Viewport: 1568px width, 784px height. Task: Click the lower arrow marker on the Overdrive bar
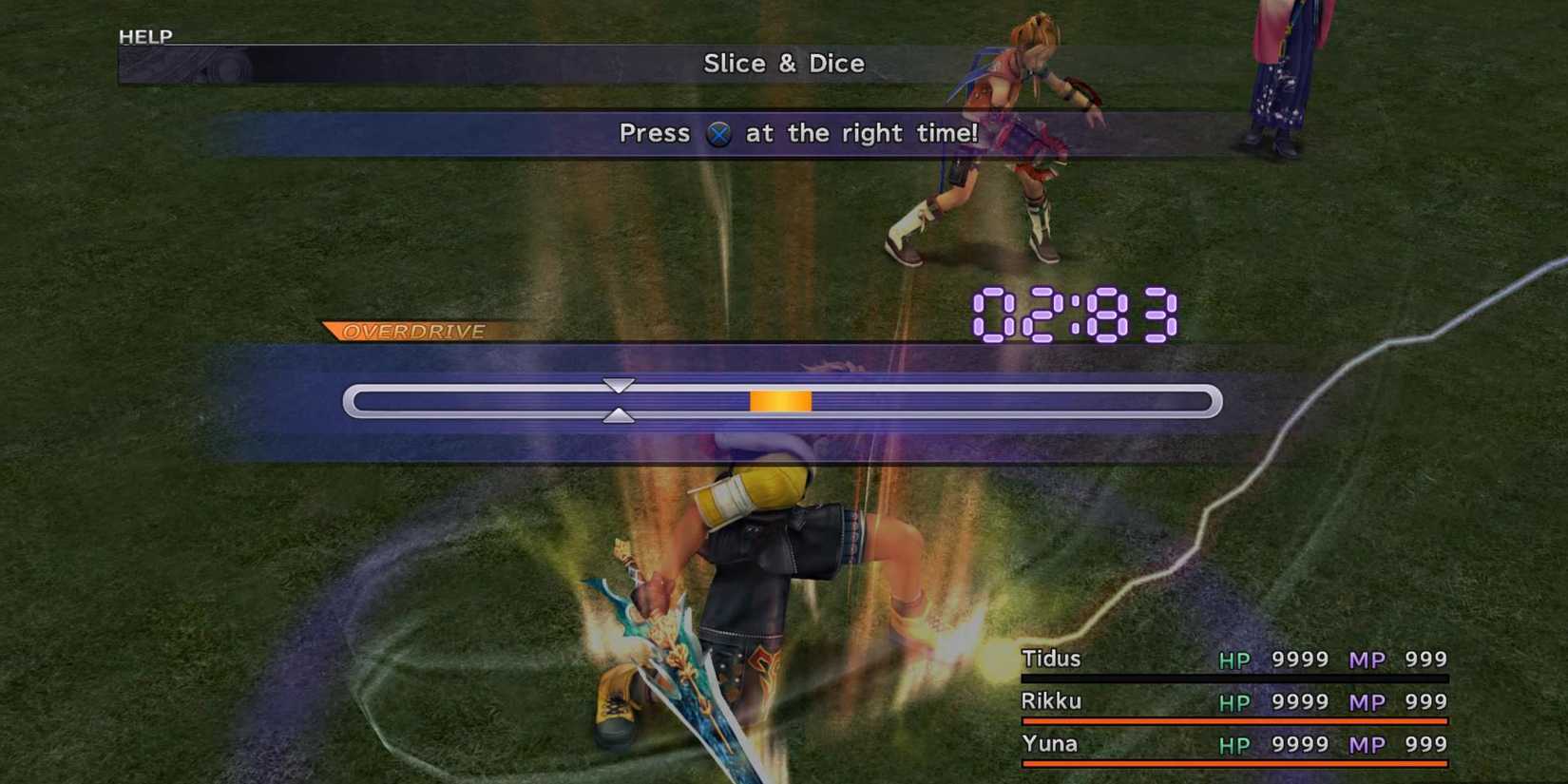point(620,415)
